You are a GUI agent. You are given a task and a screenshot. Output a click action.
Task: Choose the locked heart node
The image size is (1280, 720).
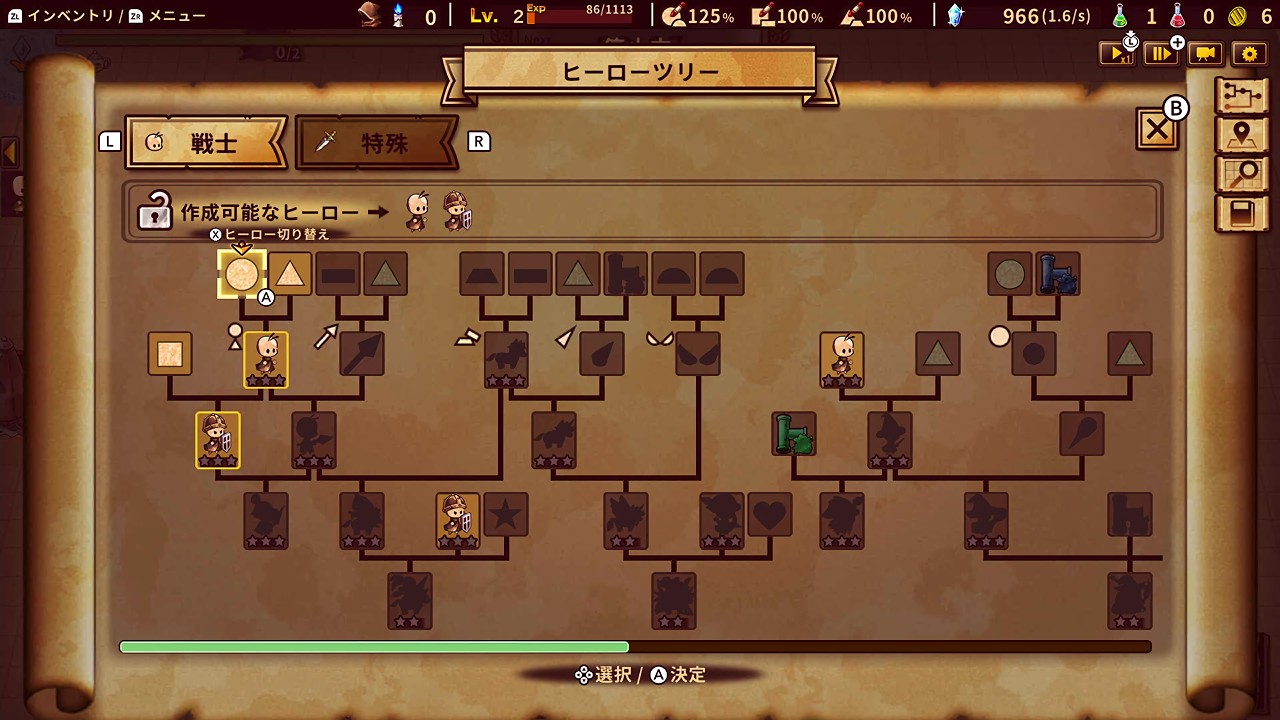tap(770, 514)
